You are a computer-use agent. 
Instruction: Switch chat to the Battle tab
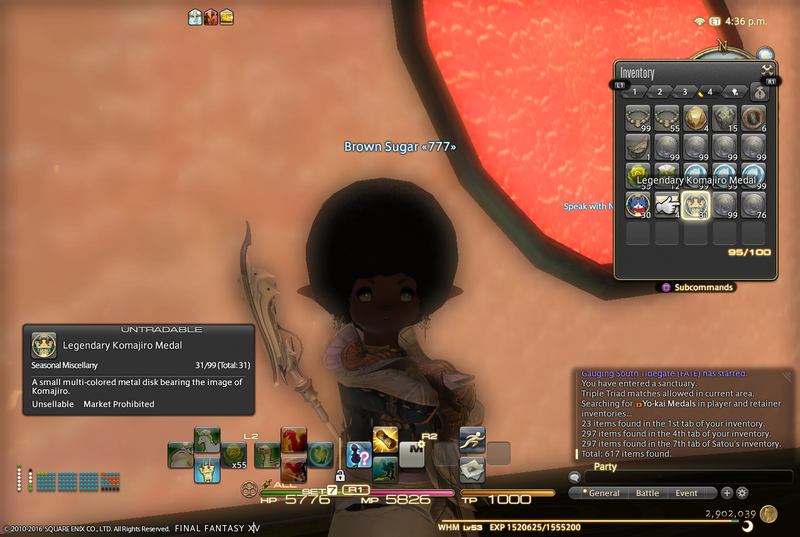coord(647,493)
